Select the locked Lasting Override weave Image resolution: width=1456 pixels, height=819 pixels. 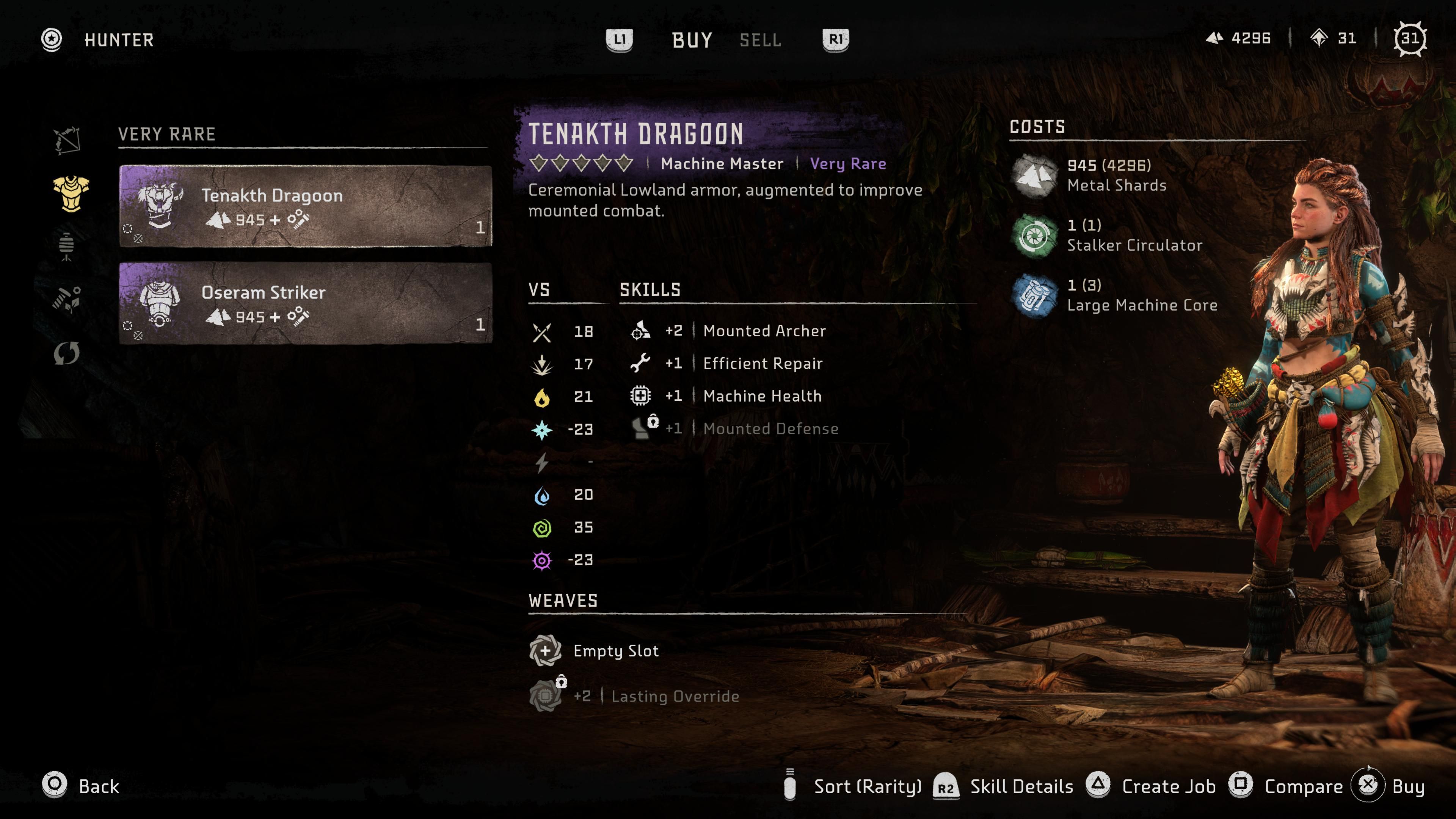pyautogui.click(x=674, y=697)
